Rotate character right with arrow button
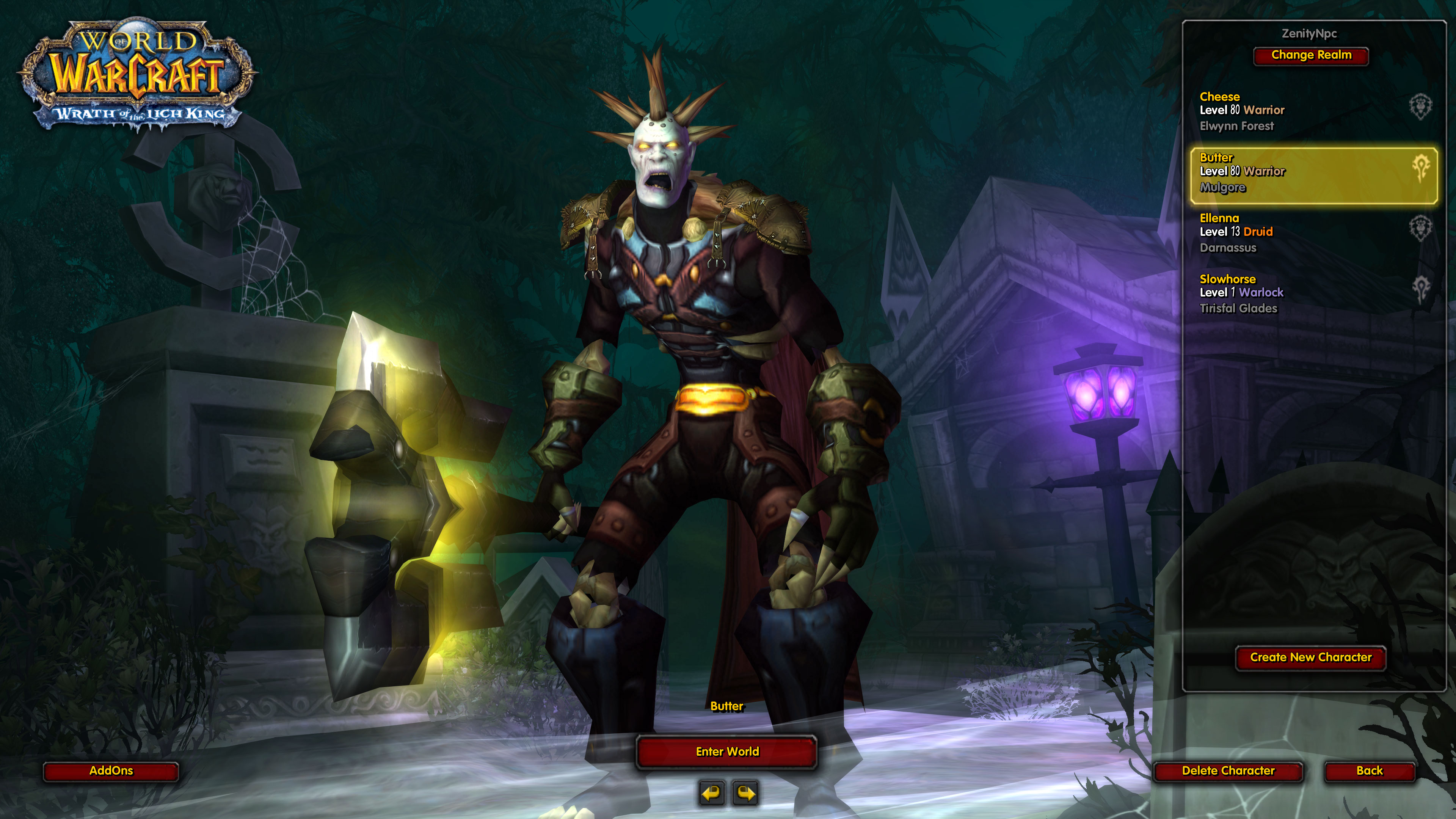1456x819 pixels. pyautogui.click(x=745, y=793)
